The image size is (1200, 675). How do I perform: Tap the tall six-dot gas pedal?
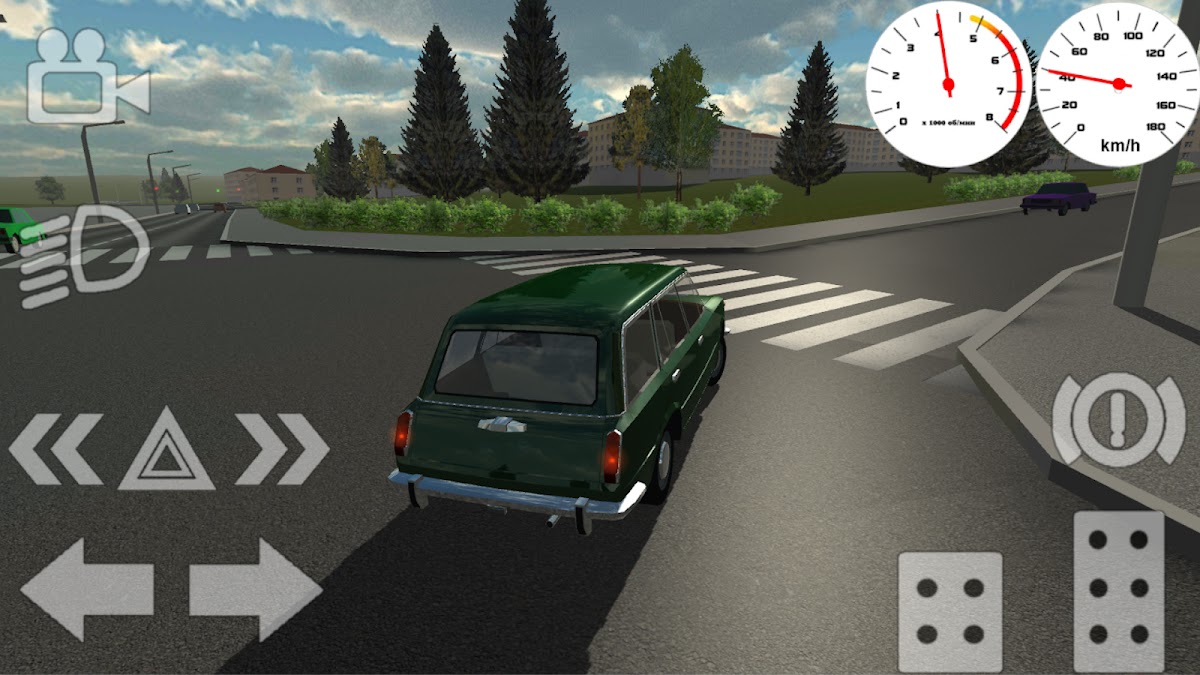tap(1118, 590)
